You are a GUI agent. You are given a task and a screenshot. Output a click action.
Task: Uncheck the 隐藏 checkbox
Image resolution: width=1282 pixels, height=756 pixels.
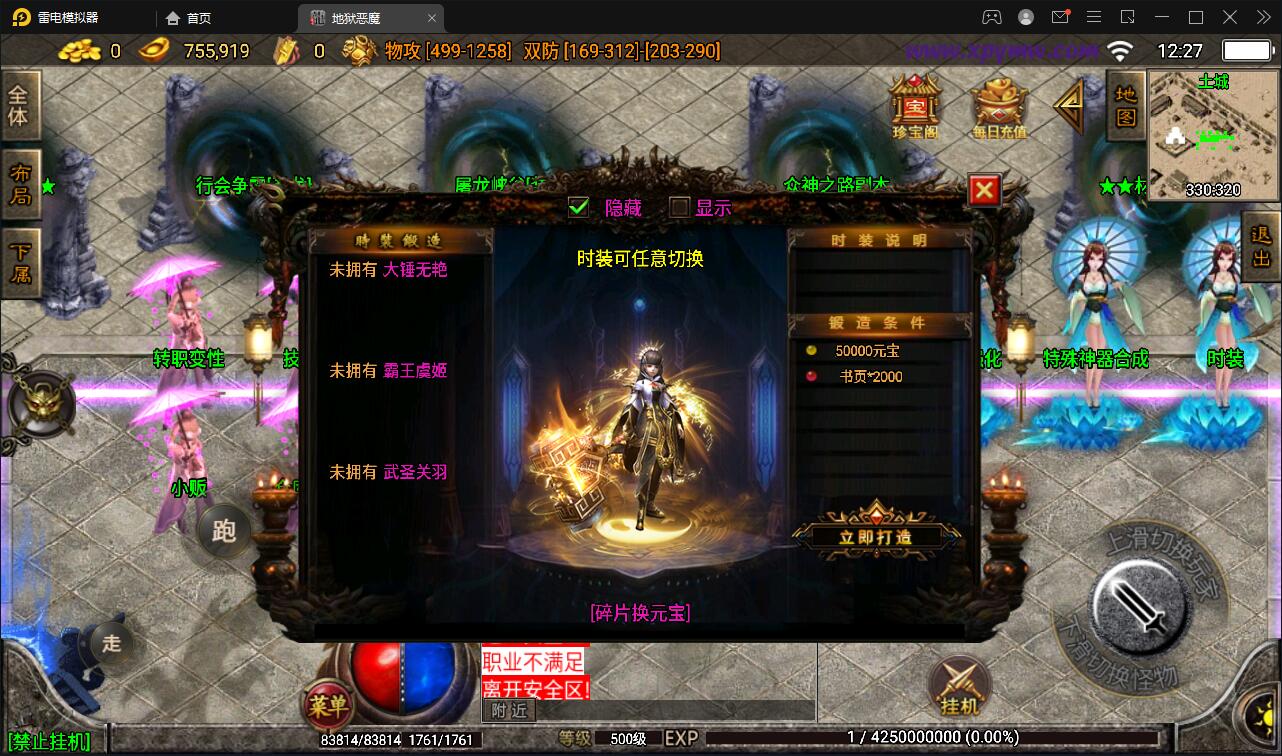[577, 208]
